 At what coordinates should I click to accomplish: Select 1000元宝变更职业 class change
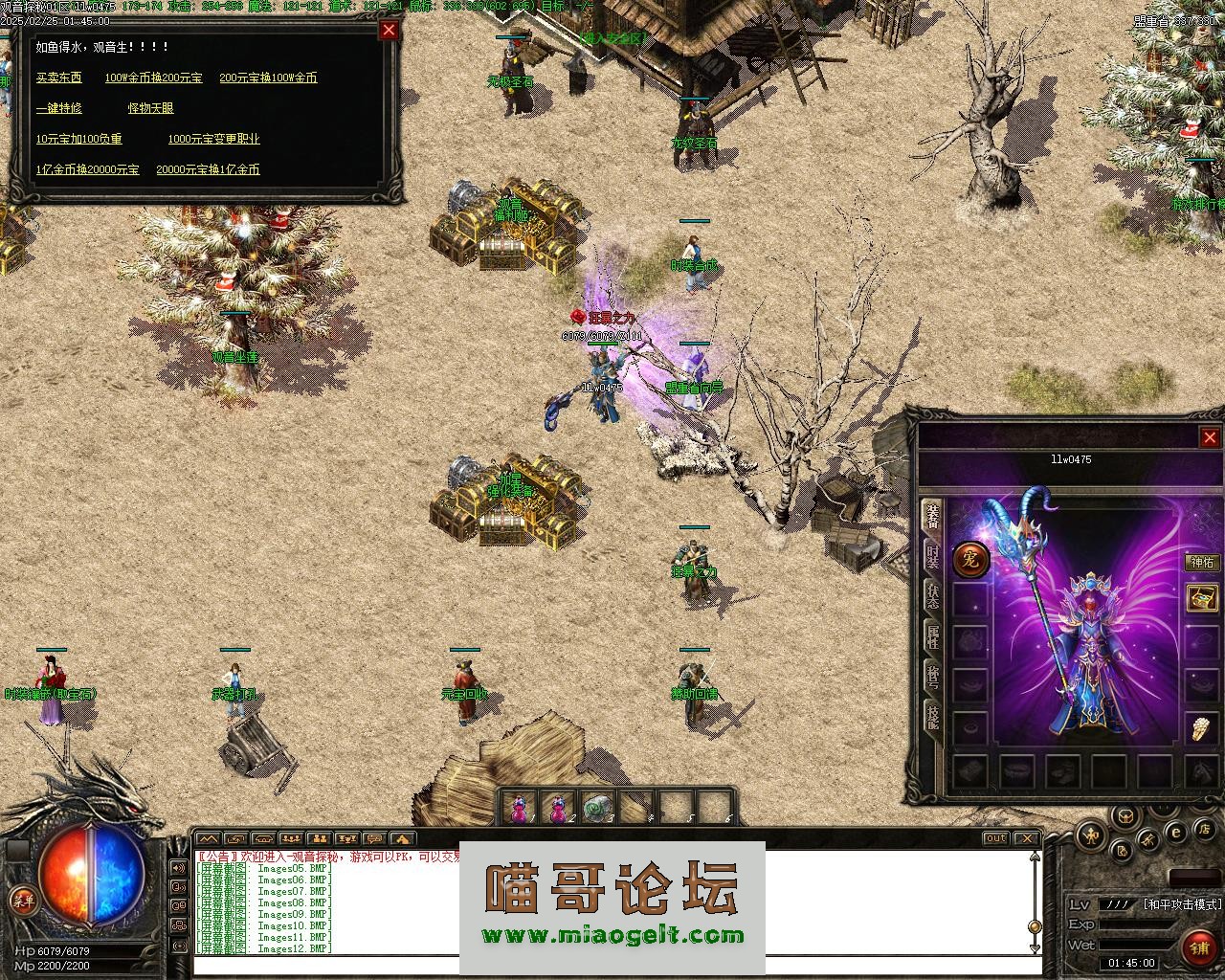coord(213,139)
